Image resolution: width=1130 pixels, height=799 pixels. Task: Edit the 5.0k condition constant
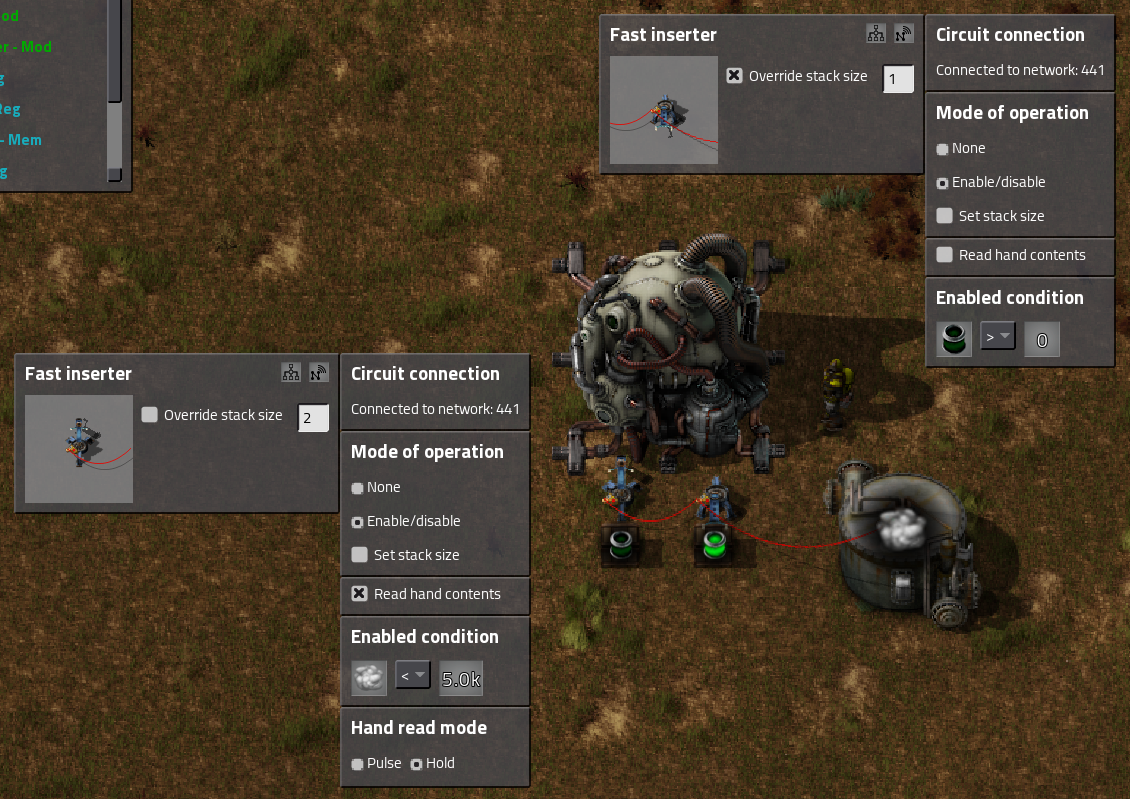click(x=461, y=679)
